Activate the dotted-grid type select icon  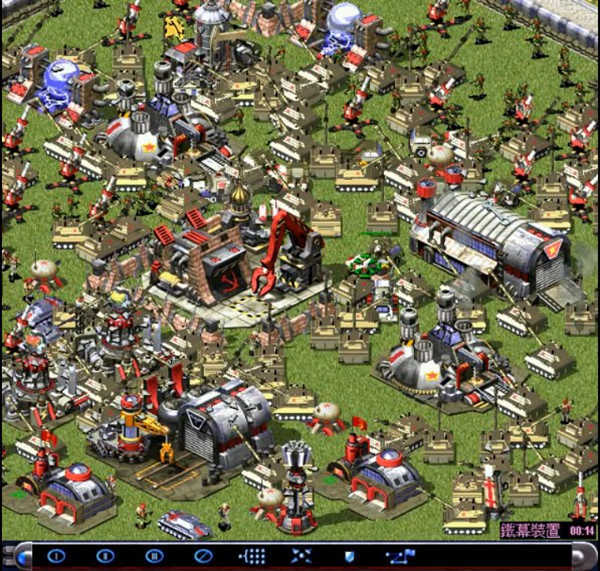click(252, 555)
